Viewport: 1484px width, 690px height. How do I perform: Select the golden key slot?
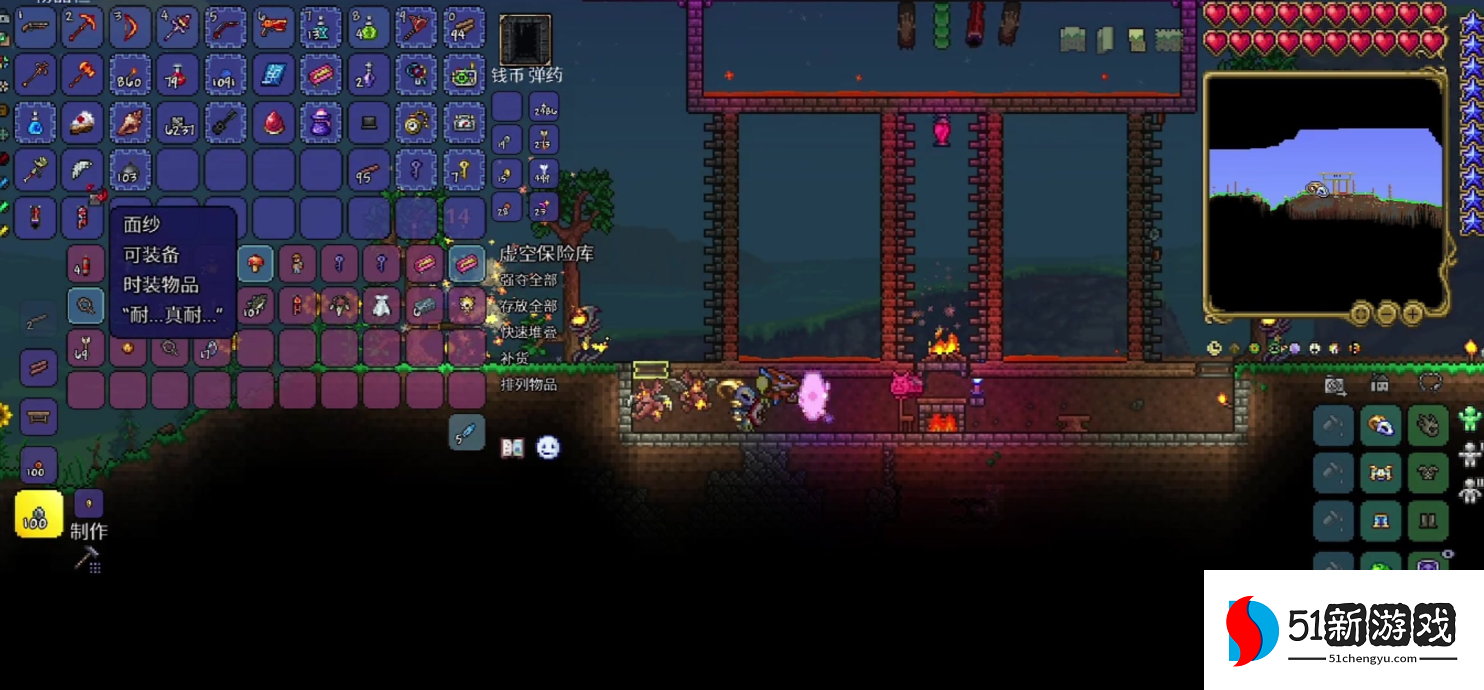click(465, 170)
